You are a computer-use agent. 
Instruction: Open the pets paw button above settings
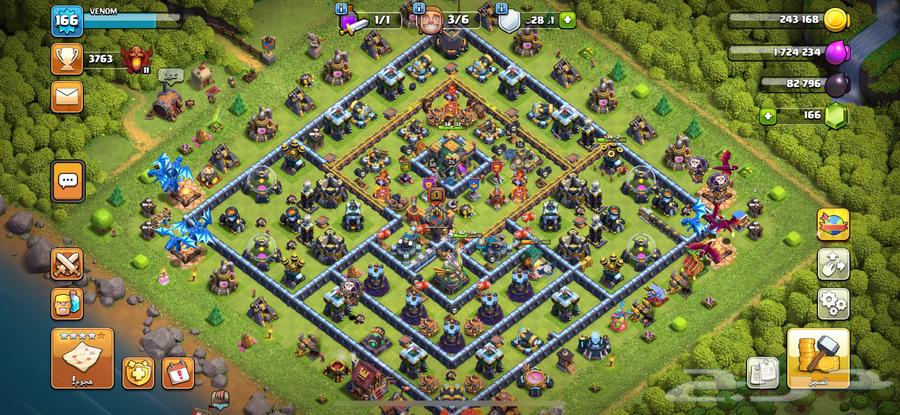coord(832,264)
